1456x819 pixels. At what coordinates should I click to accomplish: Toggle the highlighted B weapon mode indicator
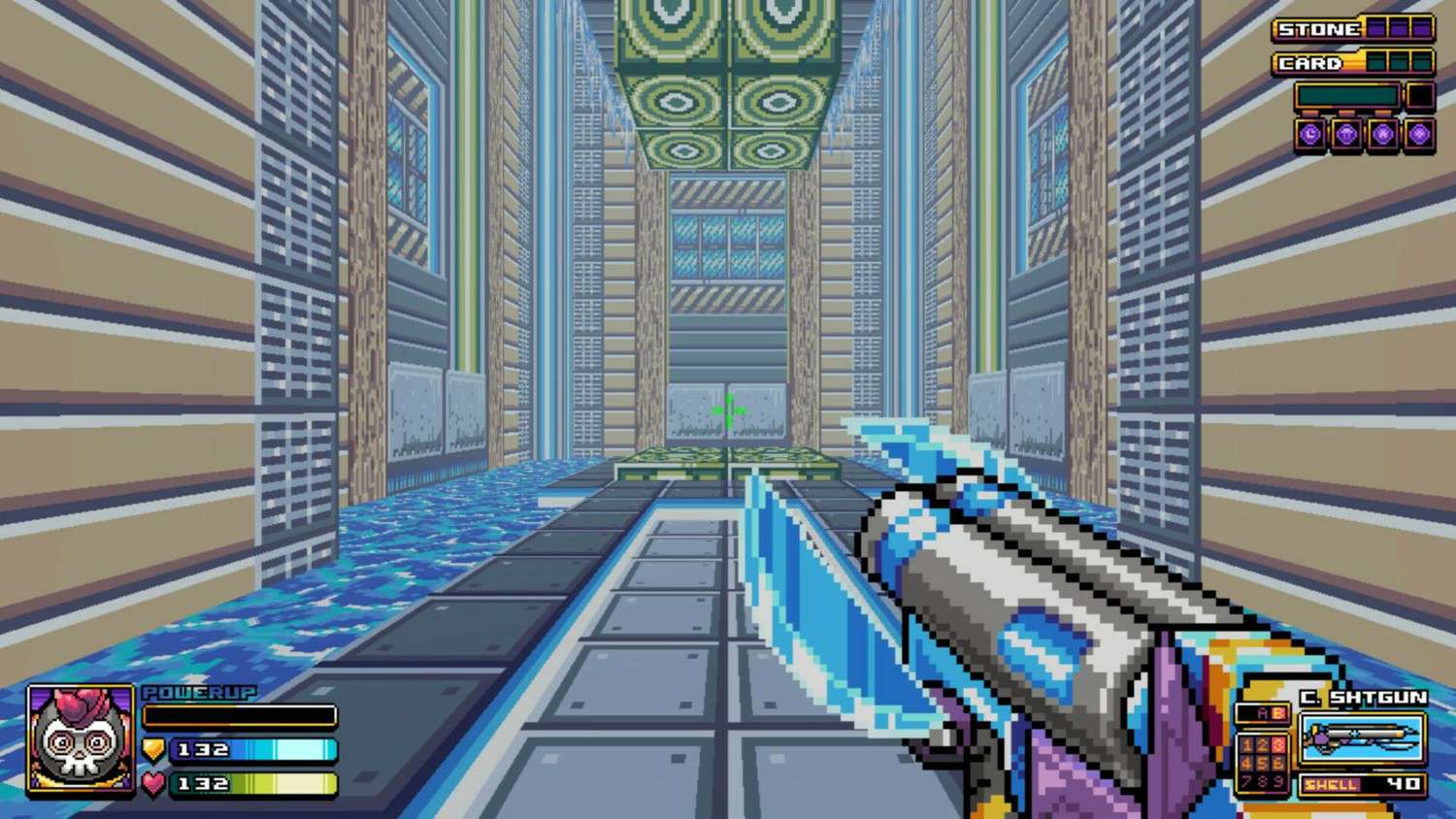pyautogui.click(x=1278, y=713)
